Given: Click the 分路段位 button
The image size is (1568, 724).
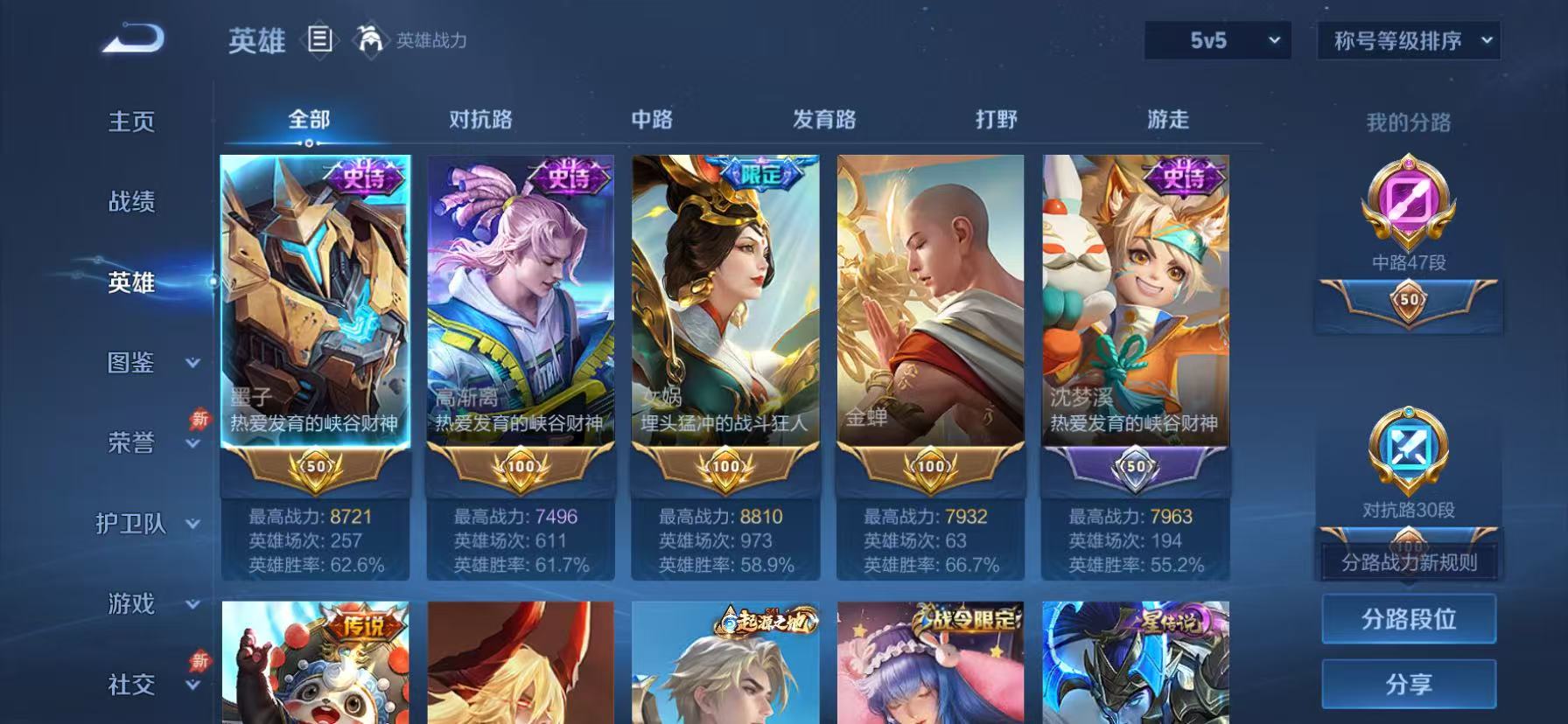Looking at the screenshot, I should pyautogui.click(x=1408, y=619).
